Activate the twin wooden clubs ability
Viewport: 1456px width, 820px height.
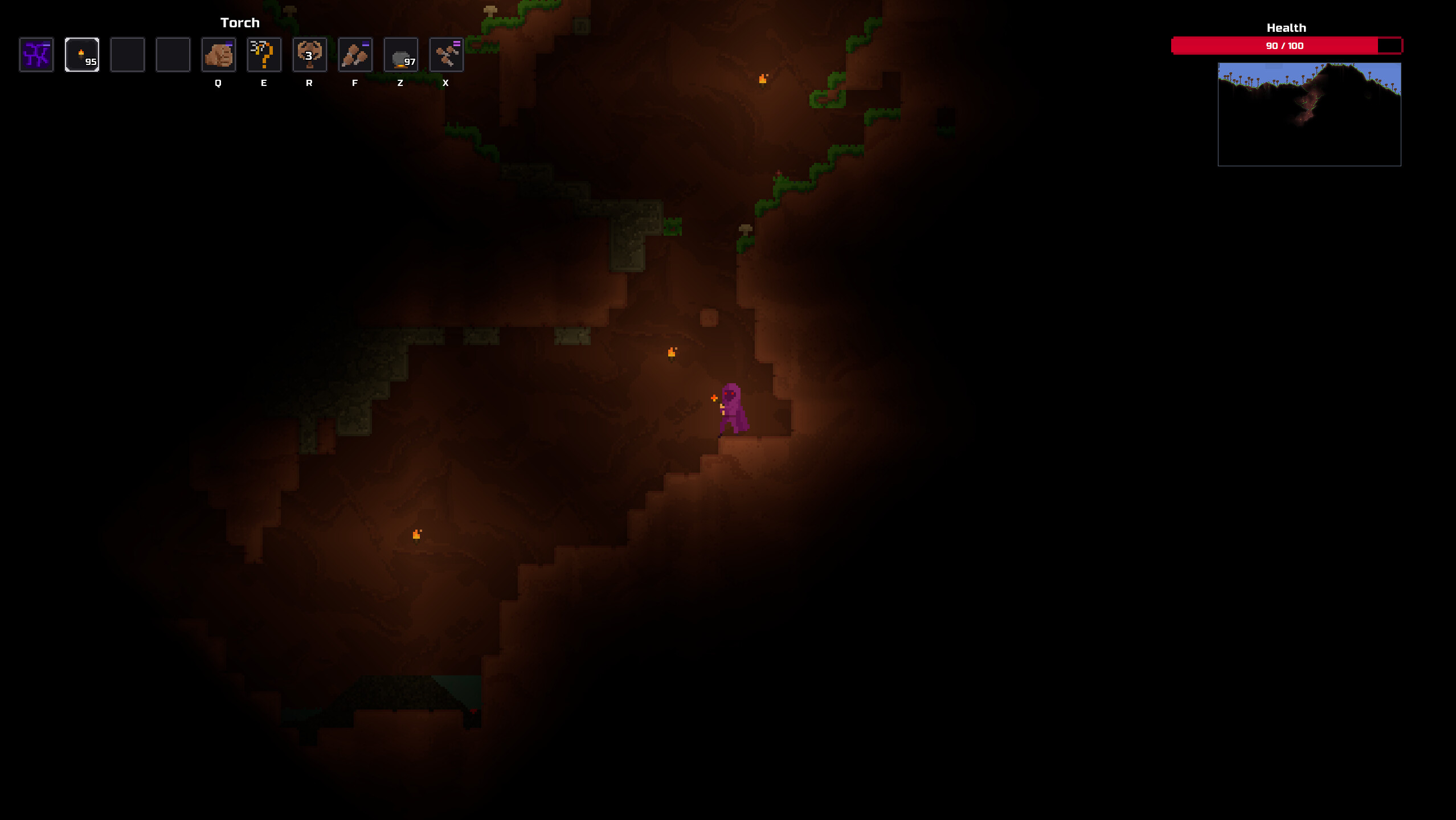[x=355, y=55]
